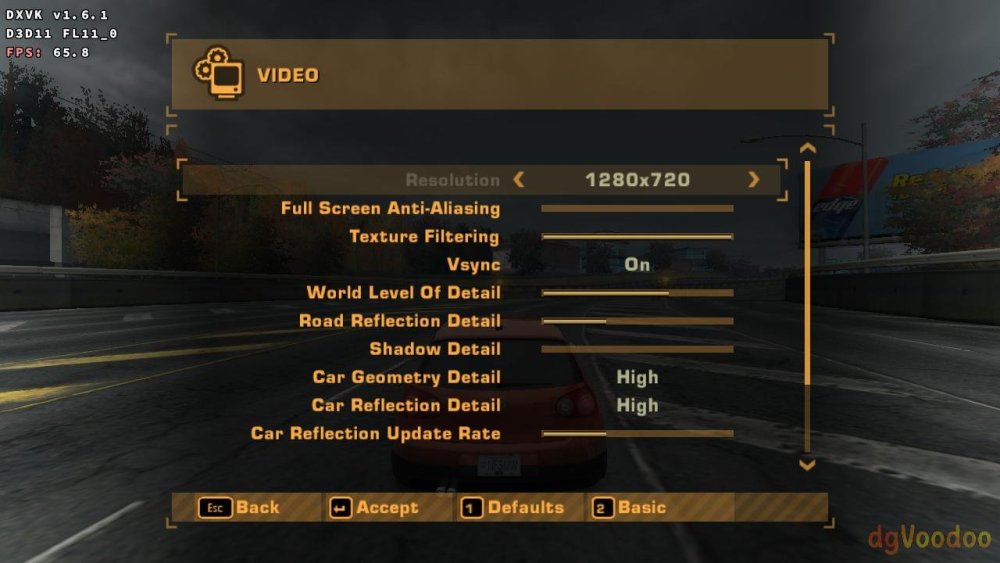Toggle the Vsync On setting

637,265
